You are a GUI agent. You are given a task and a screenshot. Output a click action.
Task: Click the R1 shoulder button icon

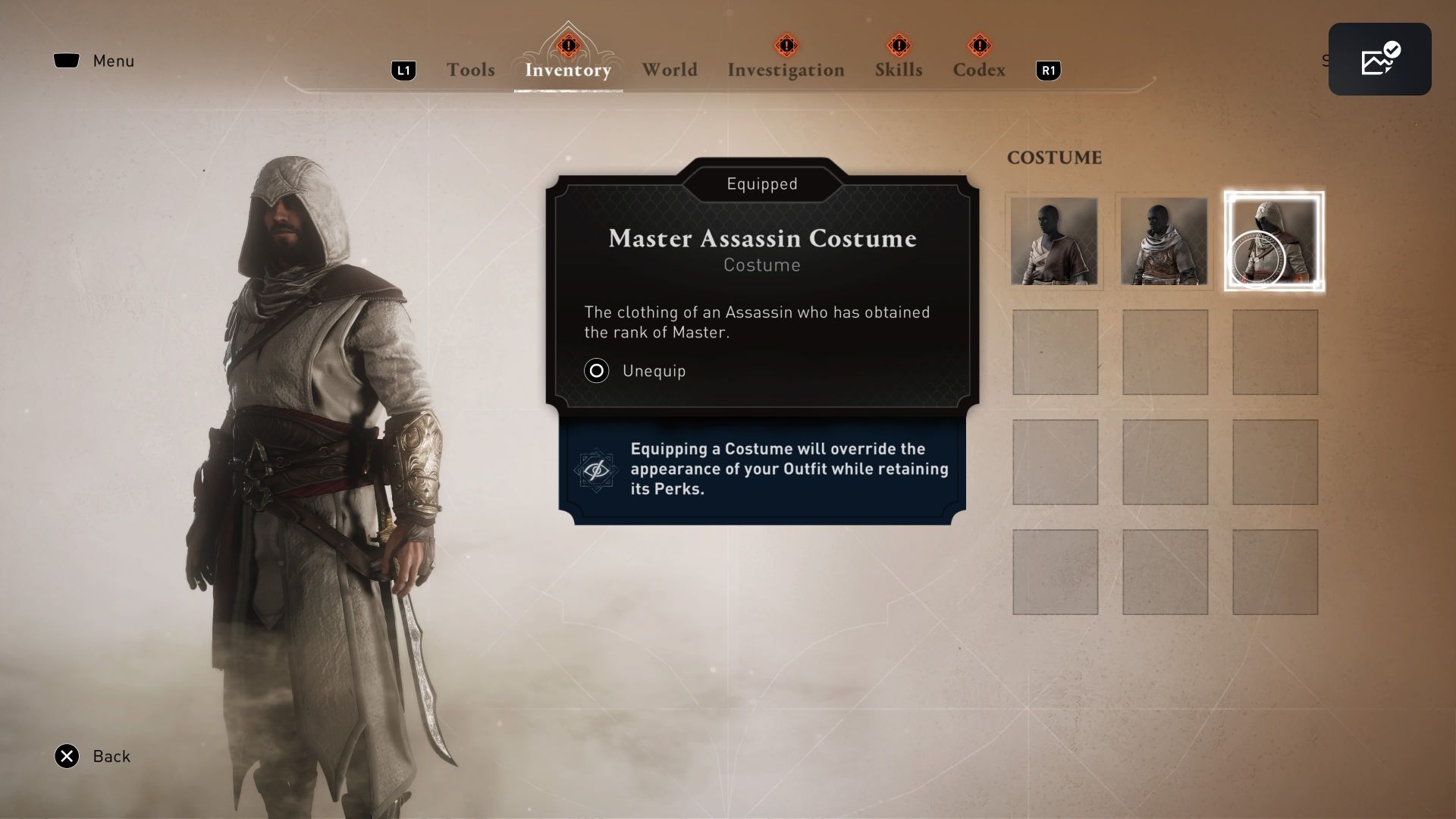pyautogui.click(x=1048, y=70)
